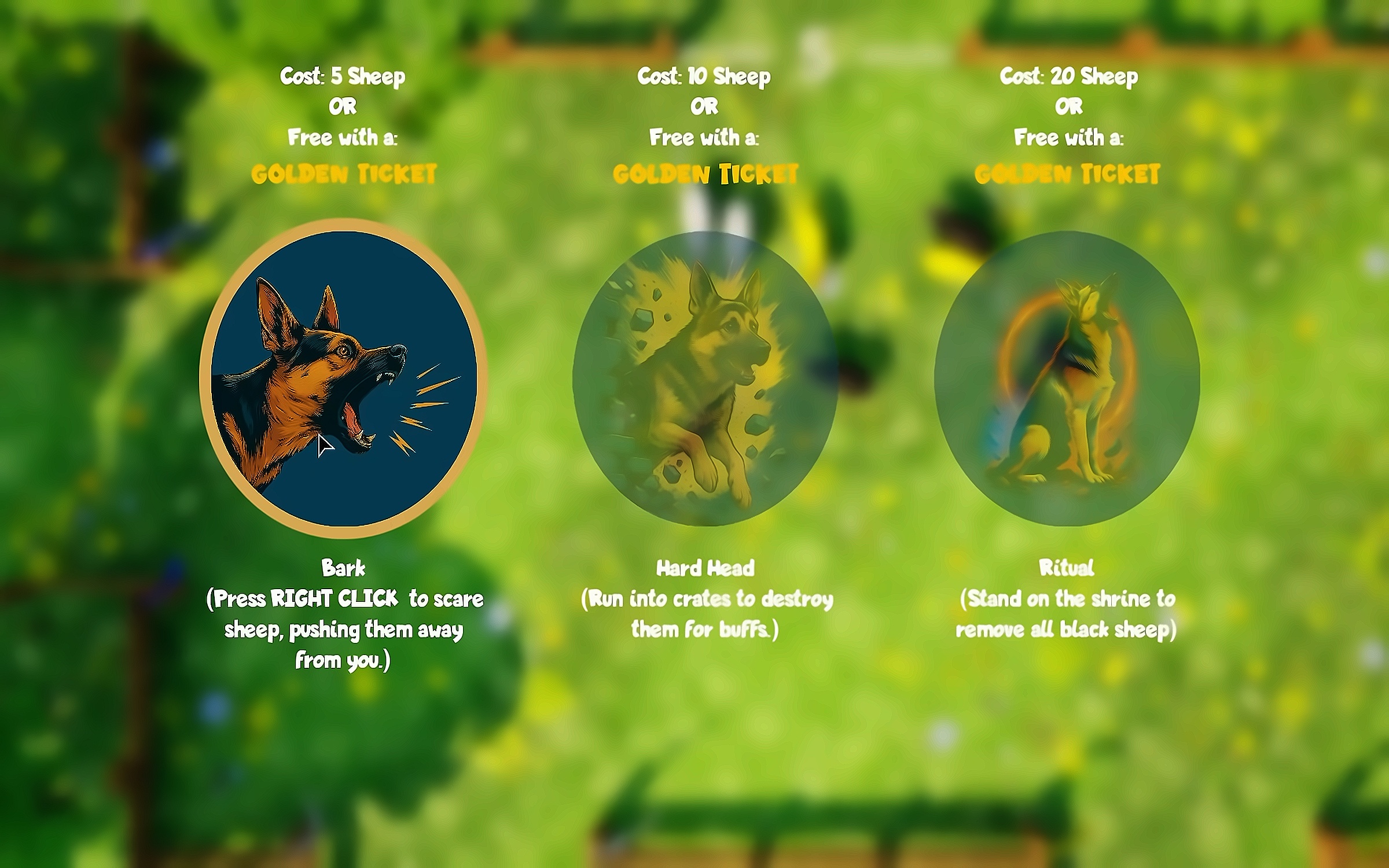The image size is (1389, 868).
Task: Choose the Hard Head crate-smashing upgrade
Action: click(x=705, y=378)
